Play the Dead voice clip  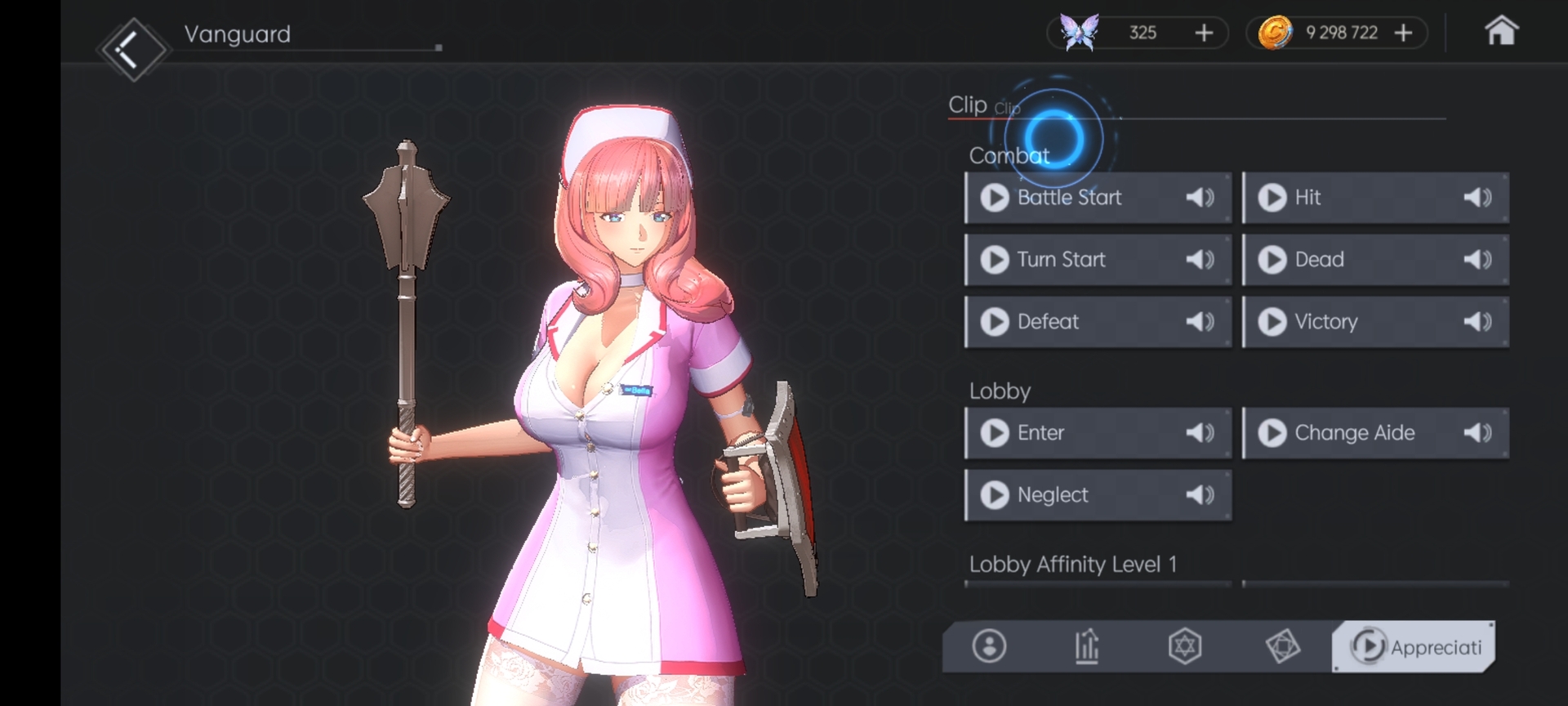[x=1272, y=260]
